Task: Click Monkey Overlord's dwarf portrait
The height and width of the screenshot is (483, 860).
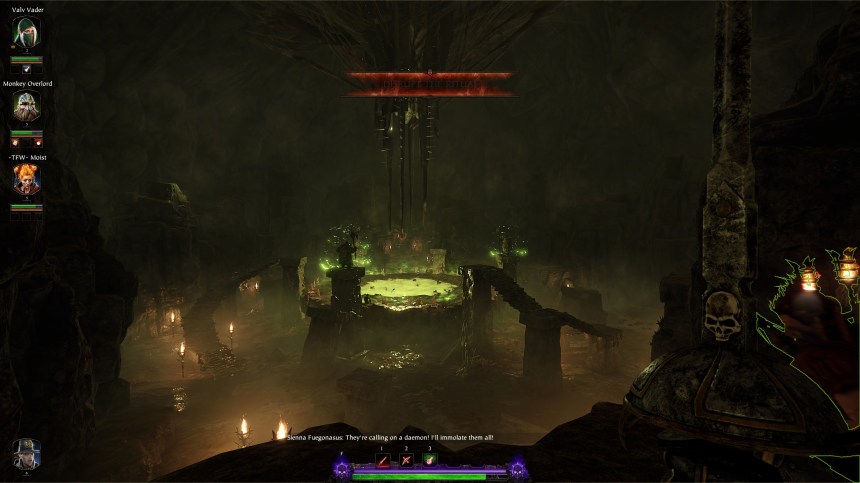Action: pyautogui.click(x=26, y=107)
